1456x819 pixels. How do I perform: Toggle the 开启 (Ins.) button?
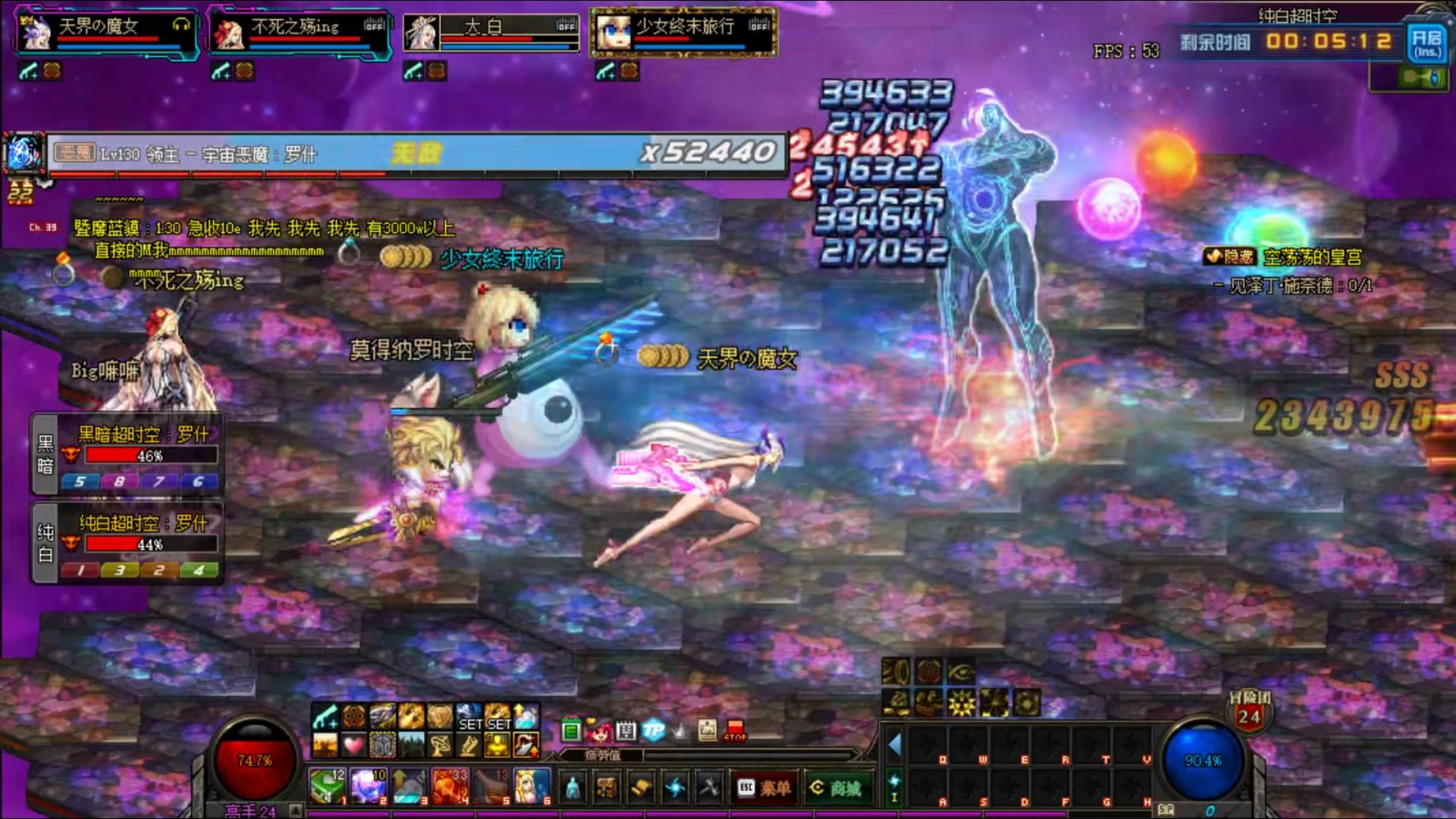point(1426,42)
